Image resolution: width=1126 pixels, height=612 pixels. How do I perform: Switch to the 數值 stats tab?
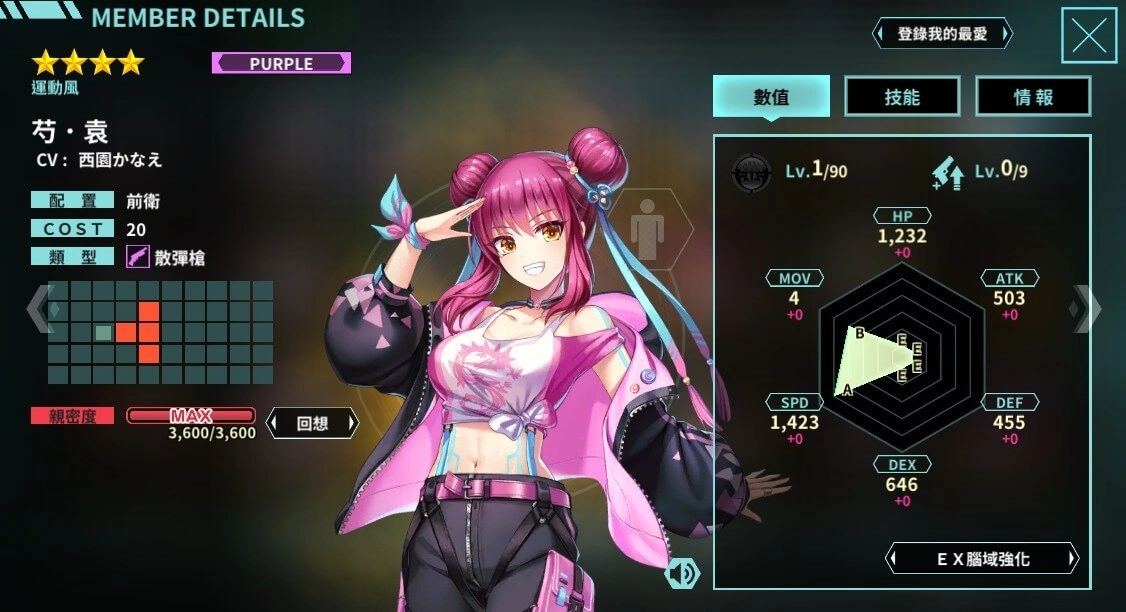[771, 96]
